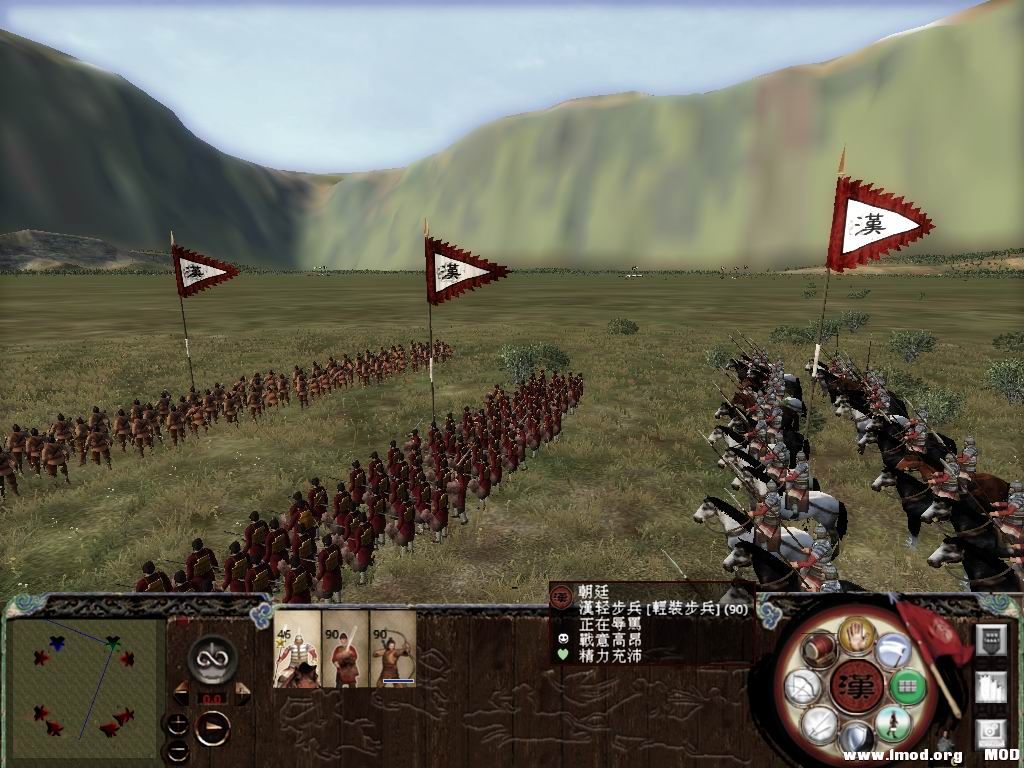Decrease game speed with the left arrow
1024x768 pixels.
coord(182,691)
